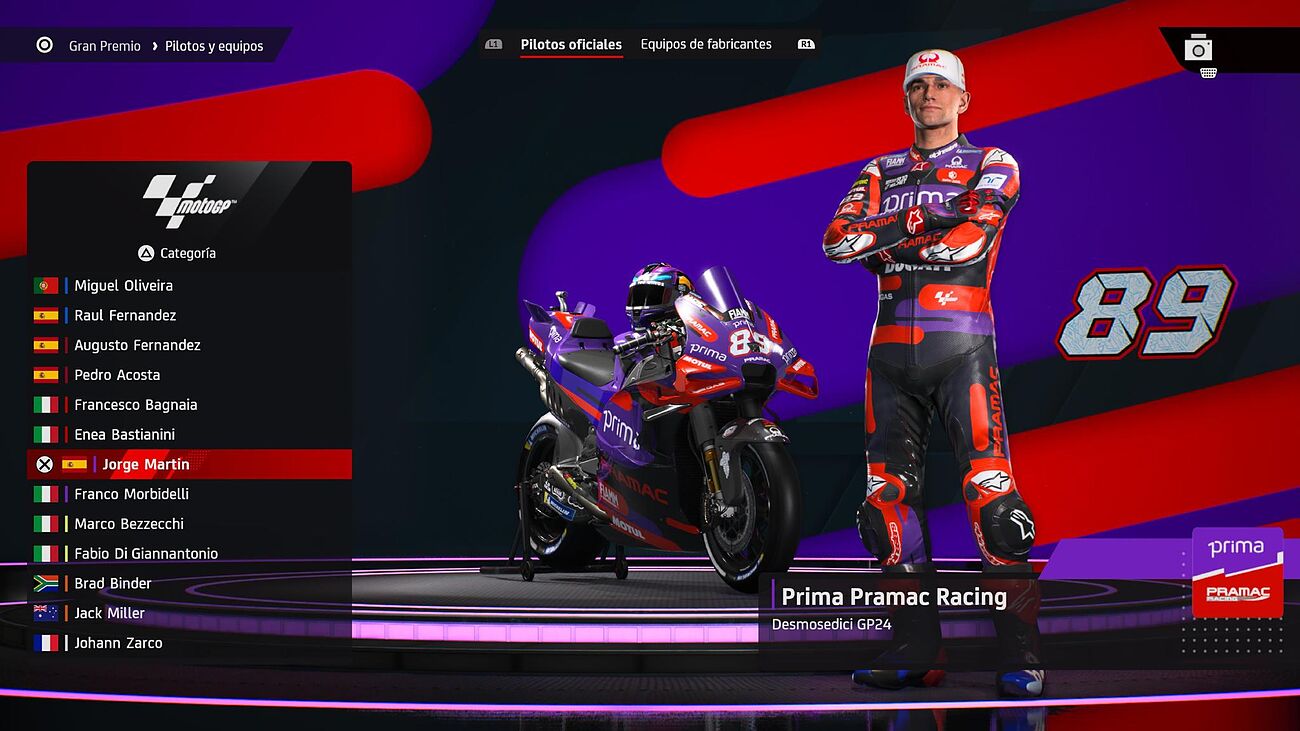
Task: Select Marco Bezzecchi
Action: [x=129, y=524]
